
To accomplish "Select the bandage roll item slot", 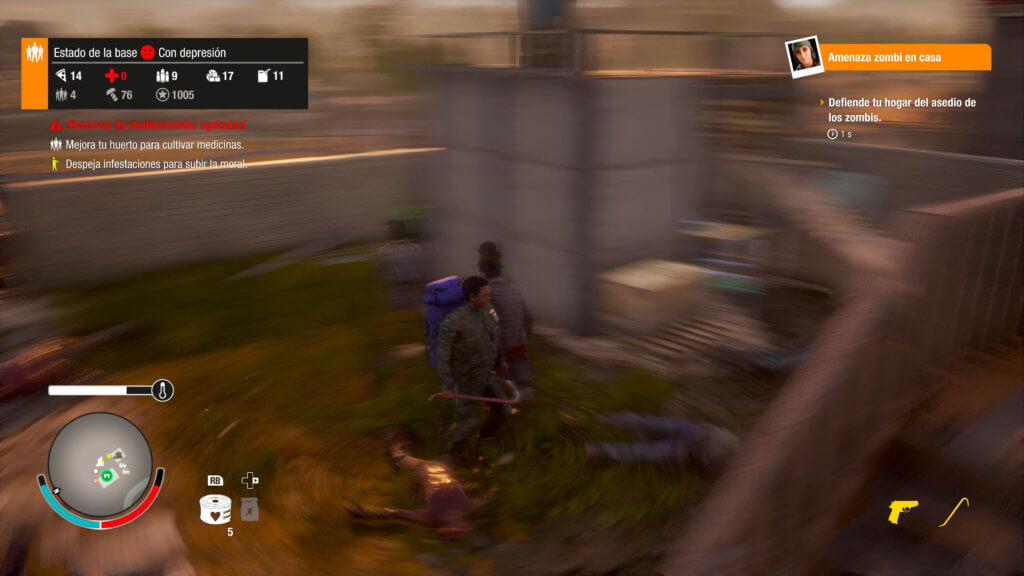I will tap(215, 508).
